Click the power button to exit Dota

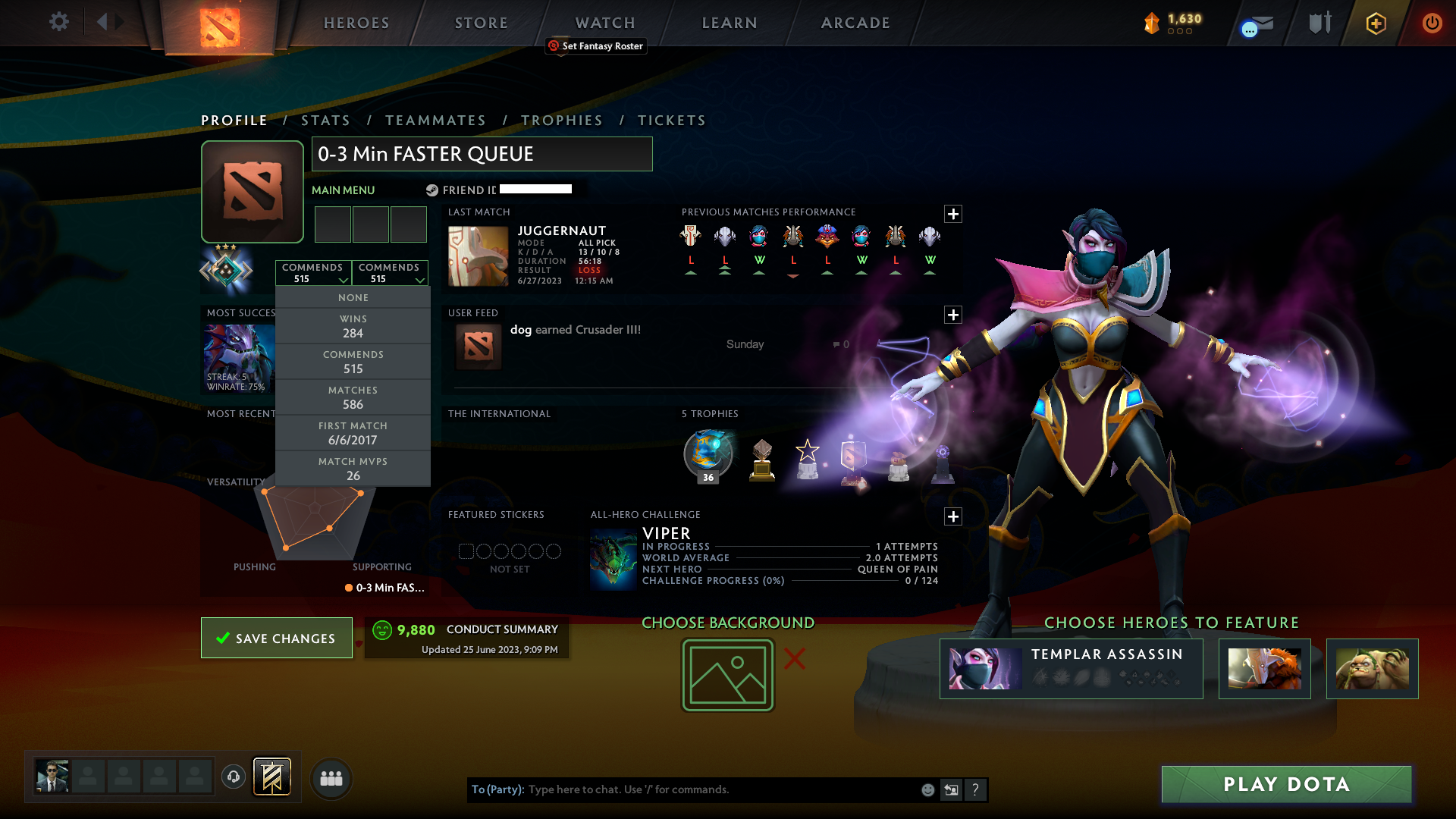pos(1432,23)
